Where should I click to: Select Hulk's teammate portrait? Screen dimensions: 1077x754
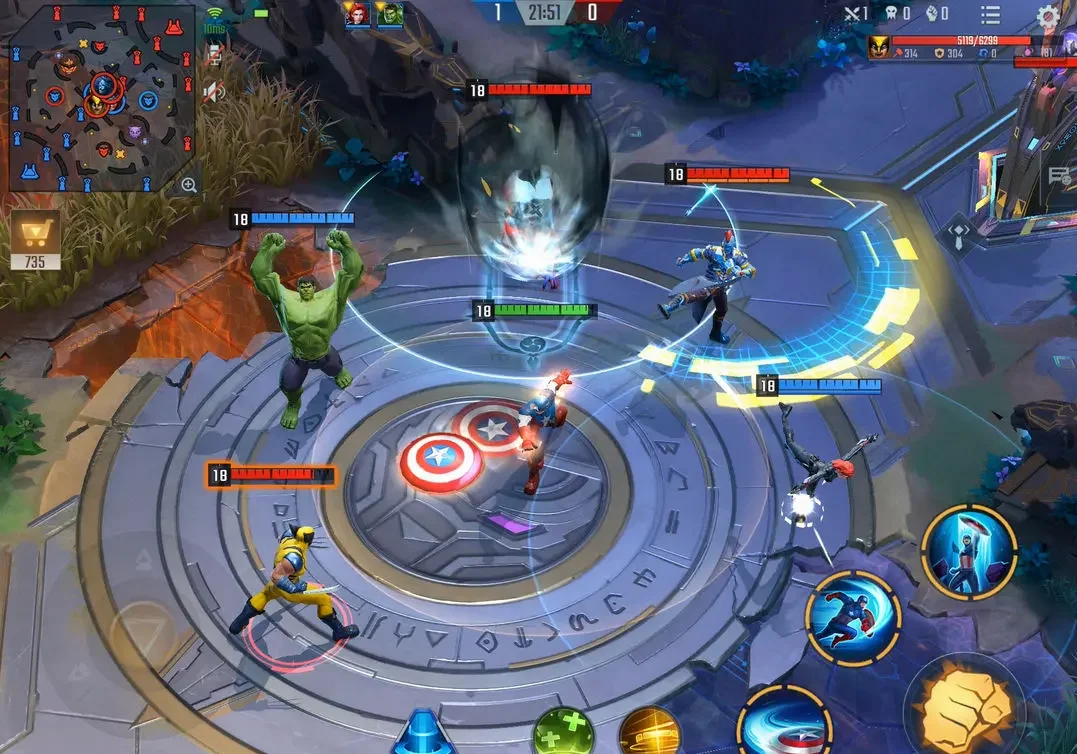389,14
